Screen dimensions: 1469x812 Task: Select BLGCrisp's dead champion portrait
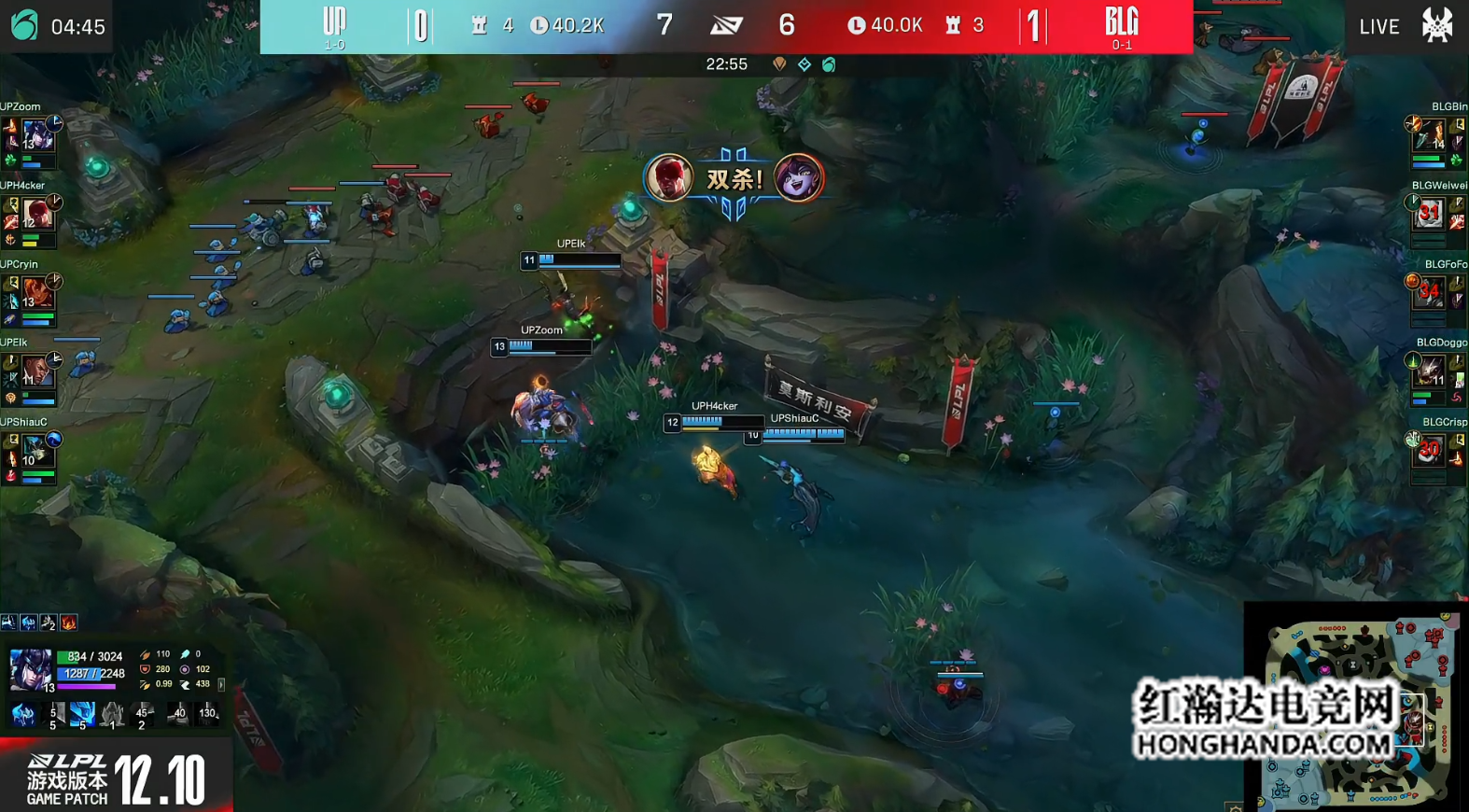click(x=1429, y=452)
